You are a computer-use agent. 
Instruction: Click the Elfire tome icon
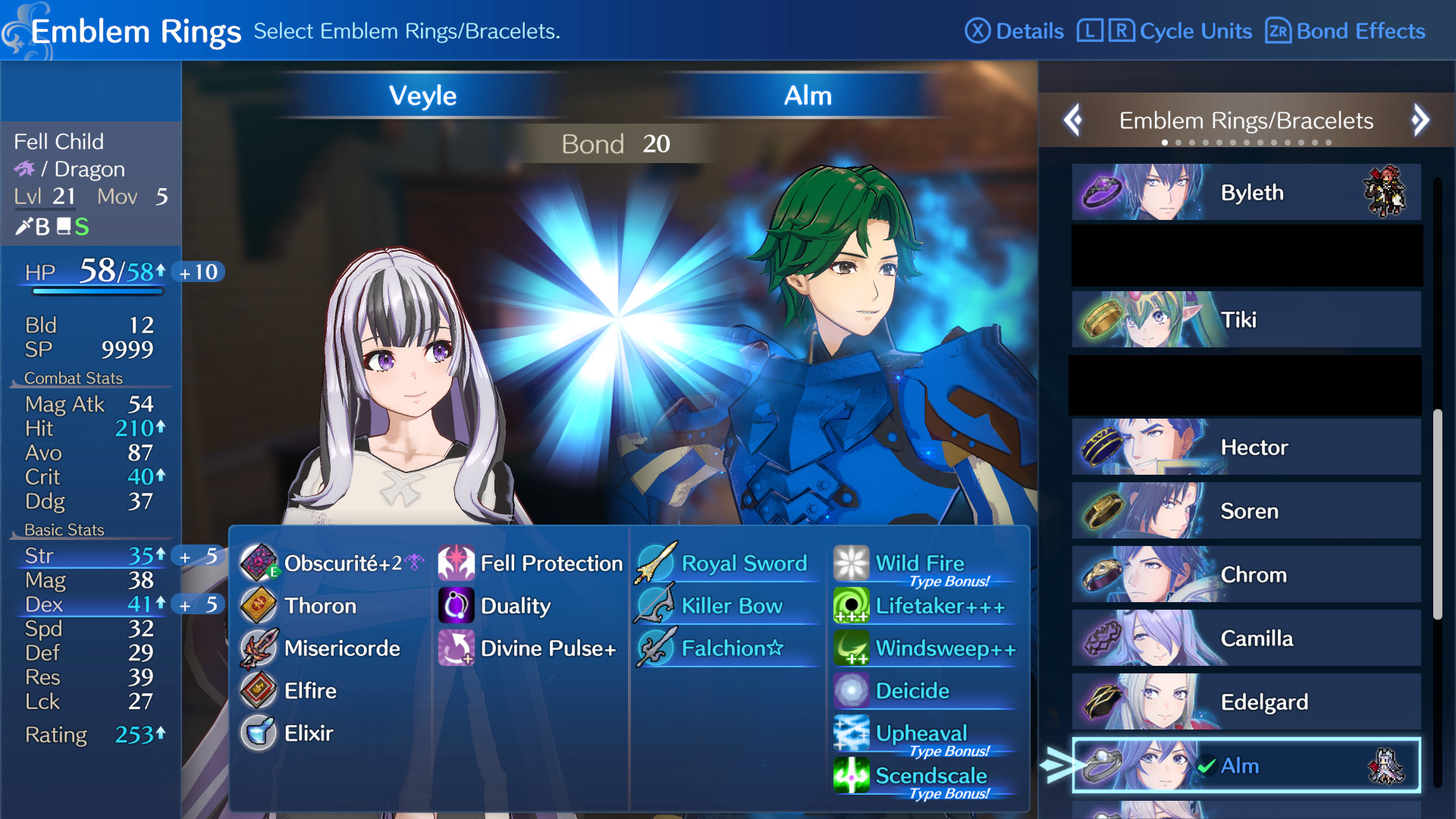coord(259,692)
